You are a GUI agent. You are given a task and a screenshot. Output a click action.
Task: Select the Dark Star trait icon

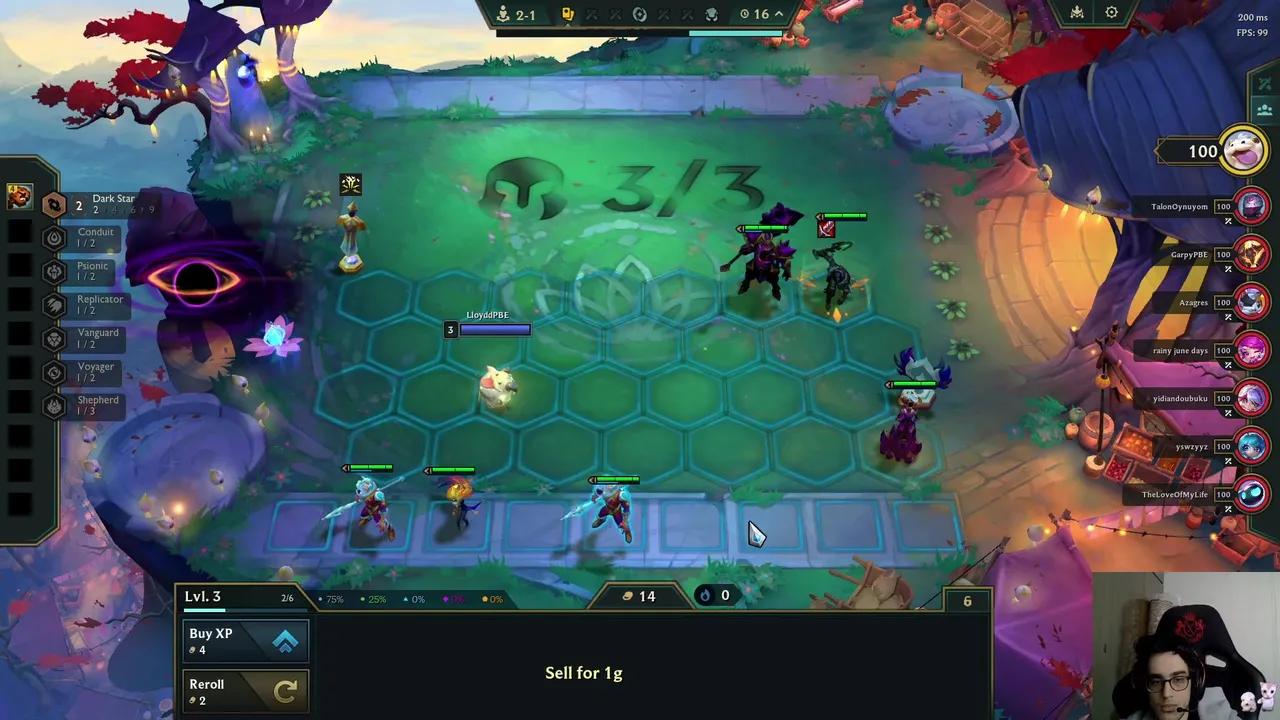[54, 204]
